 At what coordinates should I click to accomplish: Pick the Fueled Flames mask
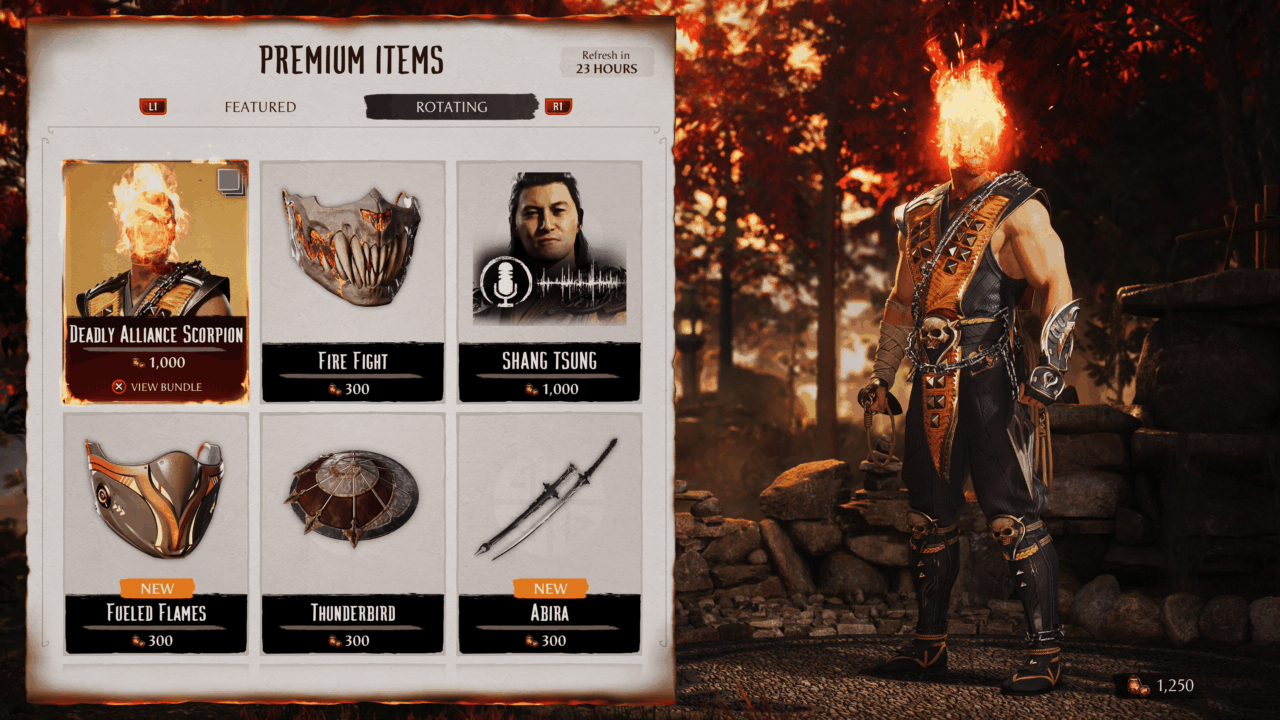(155, 532)
